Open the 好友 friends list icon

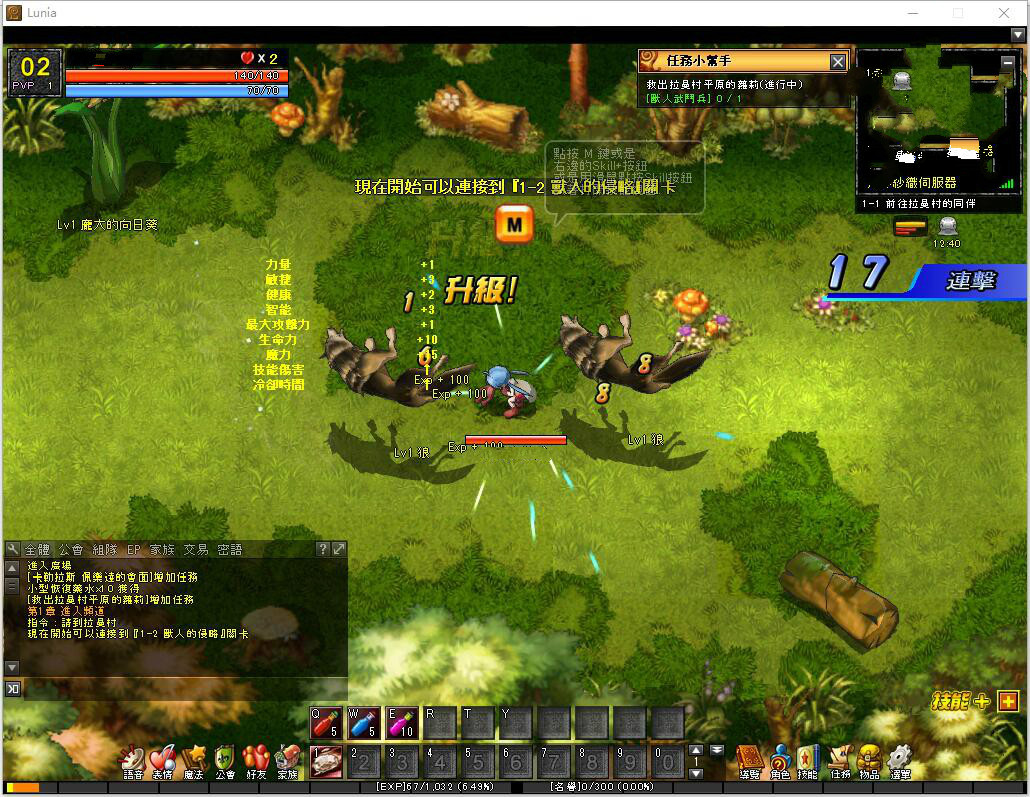[256, 760]
